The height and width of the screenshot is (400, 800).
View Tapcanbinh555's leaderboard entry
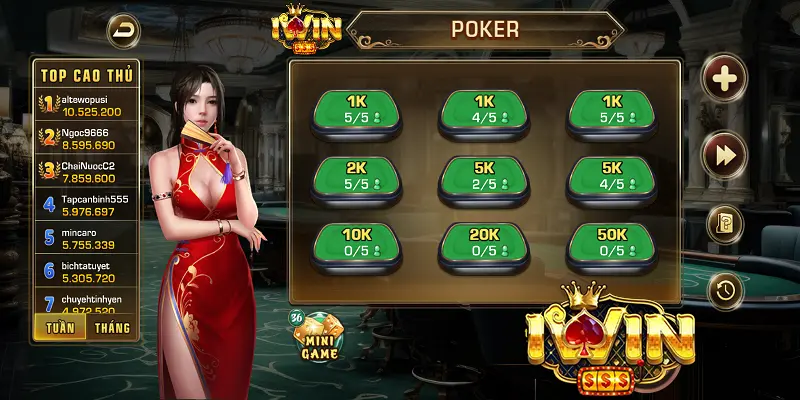point(88,204)
